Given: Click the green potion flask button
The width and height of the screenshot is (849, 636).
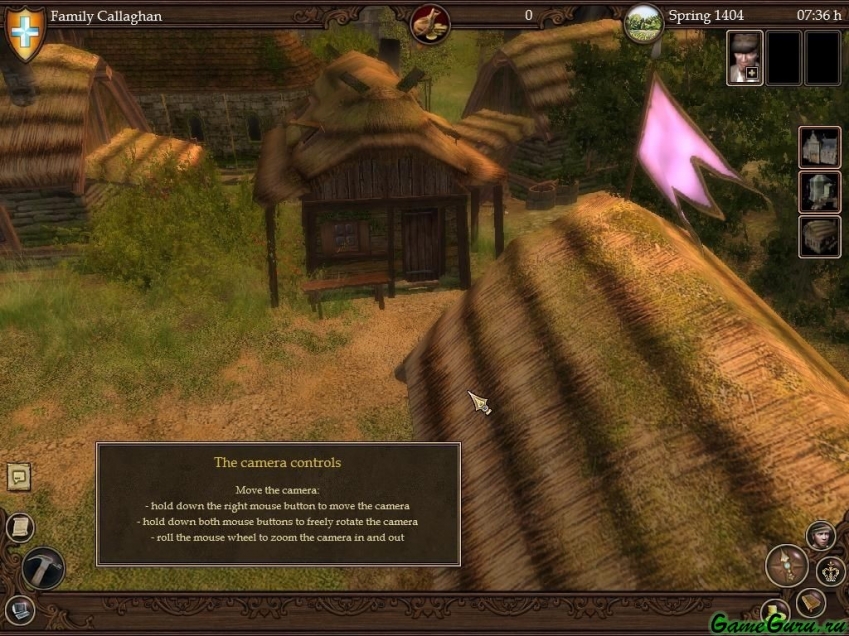Looking at the screenshot, I should 773,612.
